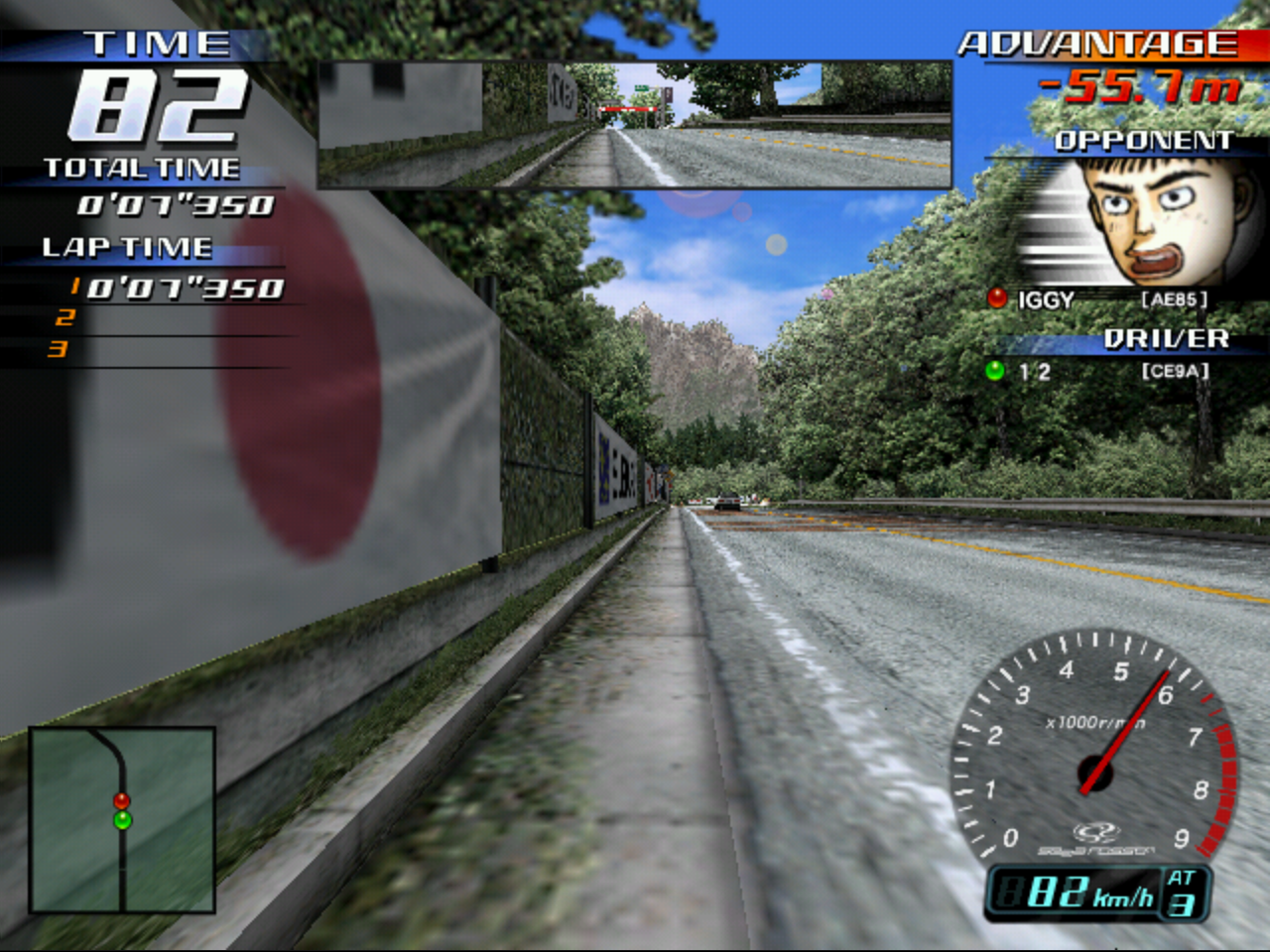Select the green player dot on minimap
Viewport: 1270px width, 952px height.
click(121, 821)
